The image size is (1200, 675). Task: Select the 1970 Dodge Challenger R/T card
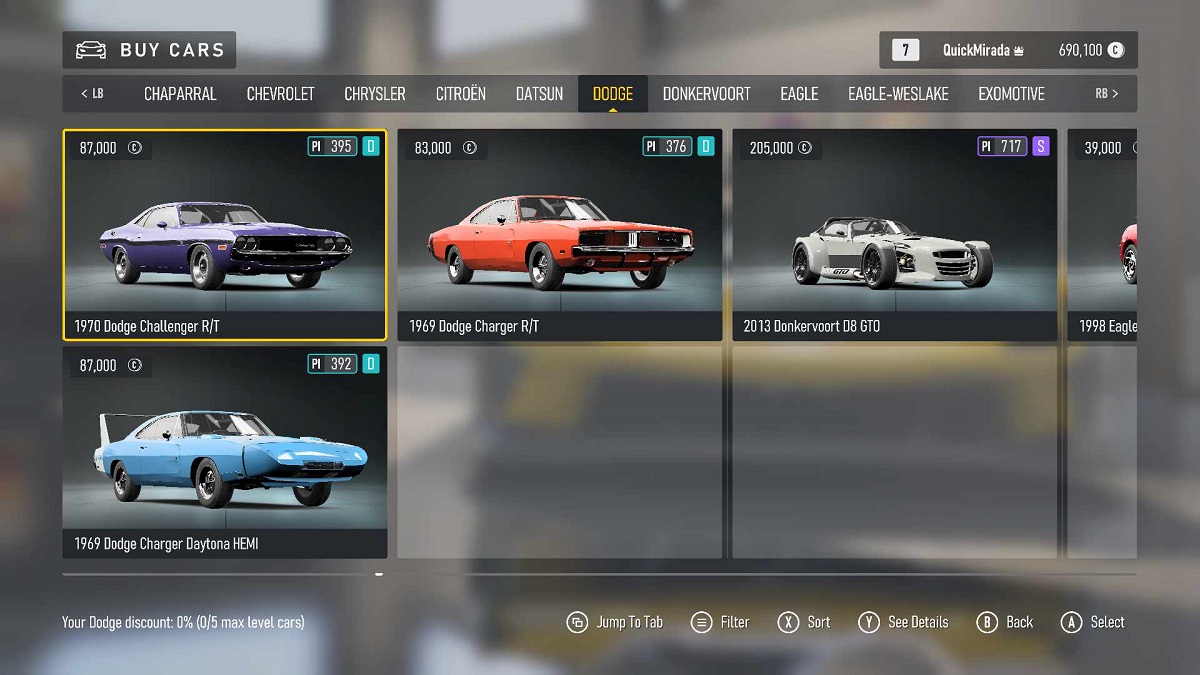(x=225, y=235)
